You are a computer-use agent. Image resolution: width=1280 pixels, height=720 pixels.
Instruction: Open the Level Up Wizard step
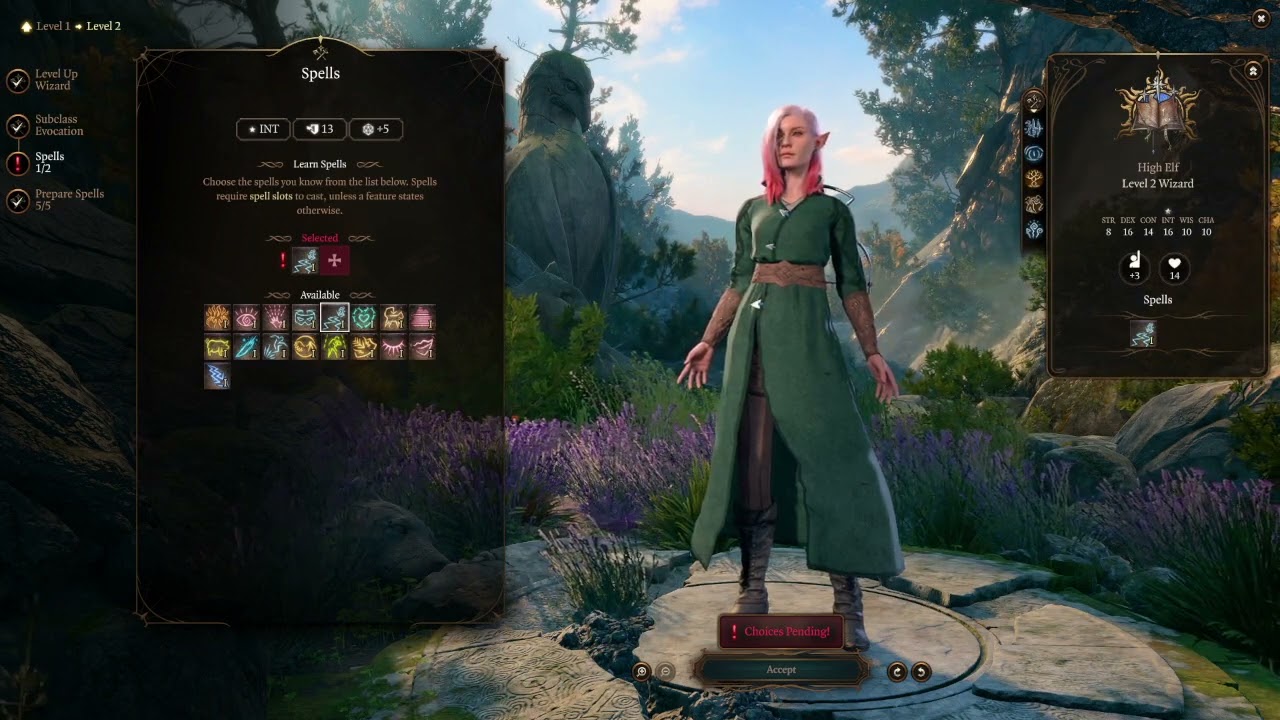[x=18, y=81]
